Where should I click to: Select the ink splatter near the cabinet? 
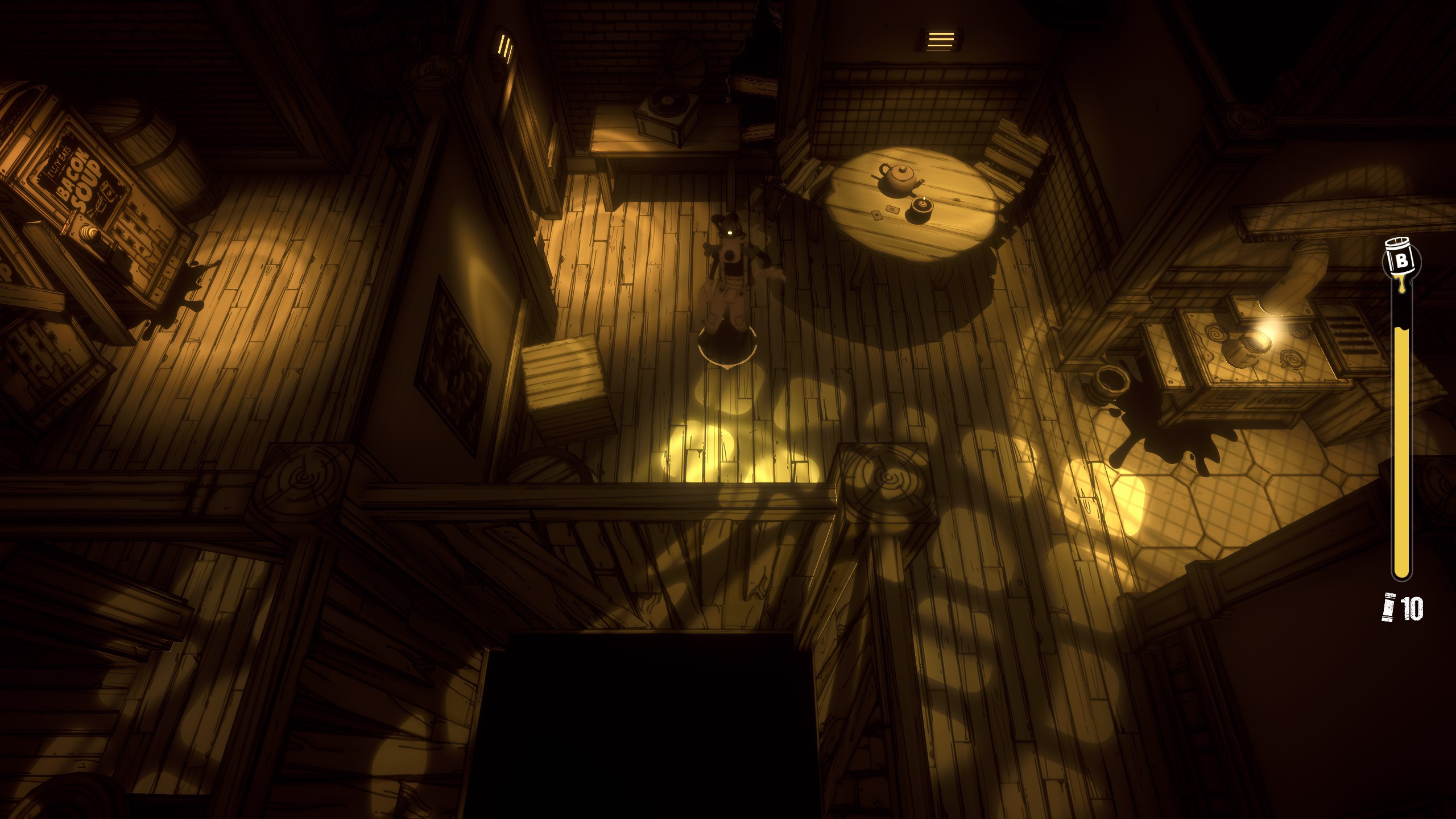click(x=1160, y=438)
